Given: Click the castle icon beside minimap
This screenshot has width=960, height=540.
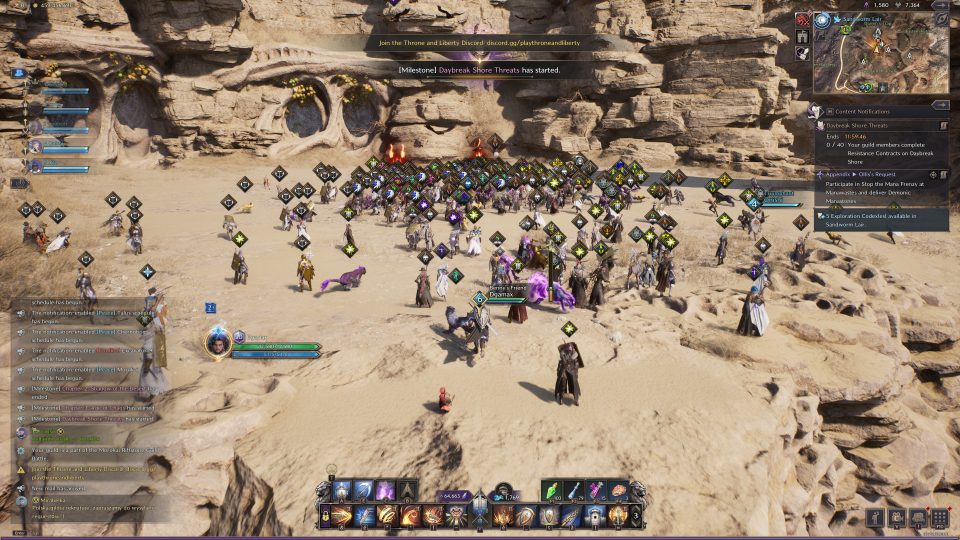Looking at the screenshot, I should (x=802, y=36).
